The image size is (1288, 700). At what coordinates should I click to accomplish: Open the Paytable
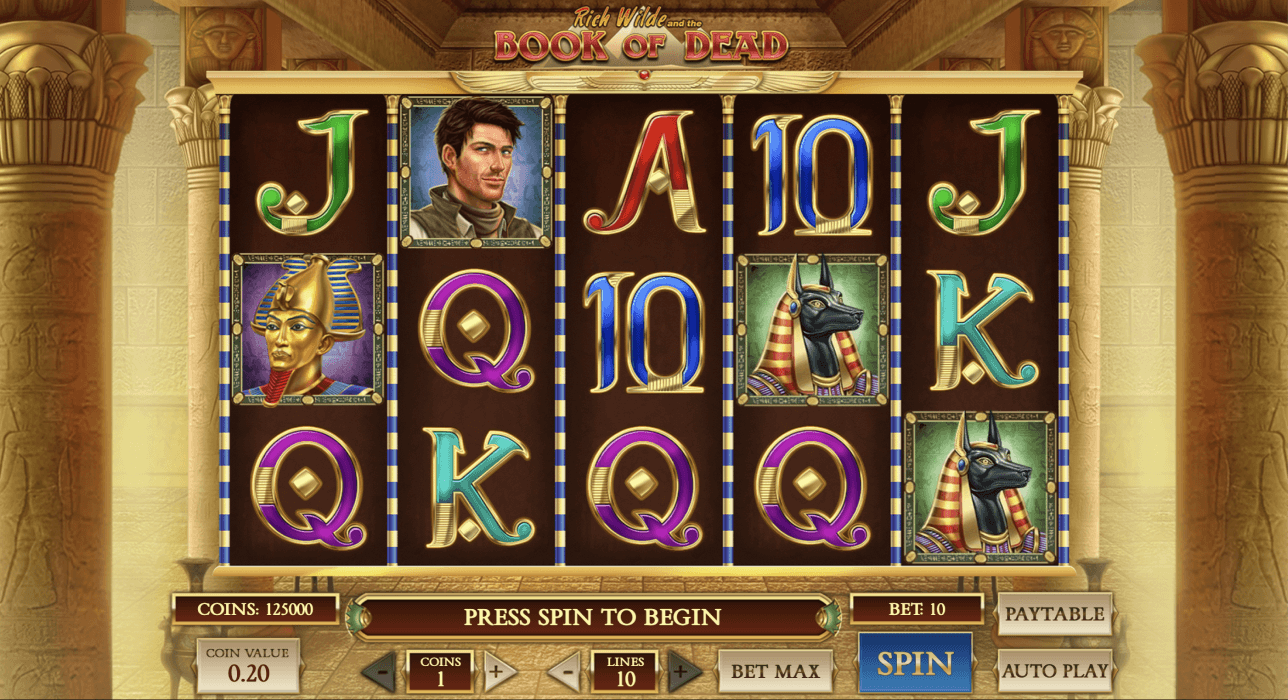pos(1054,614)
